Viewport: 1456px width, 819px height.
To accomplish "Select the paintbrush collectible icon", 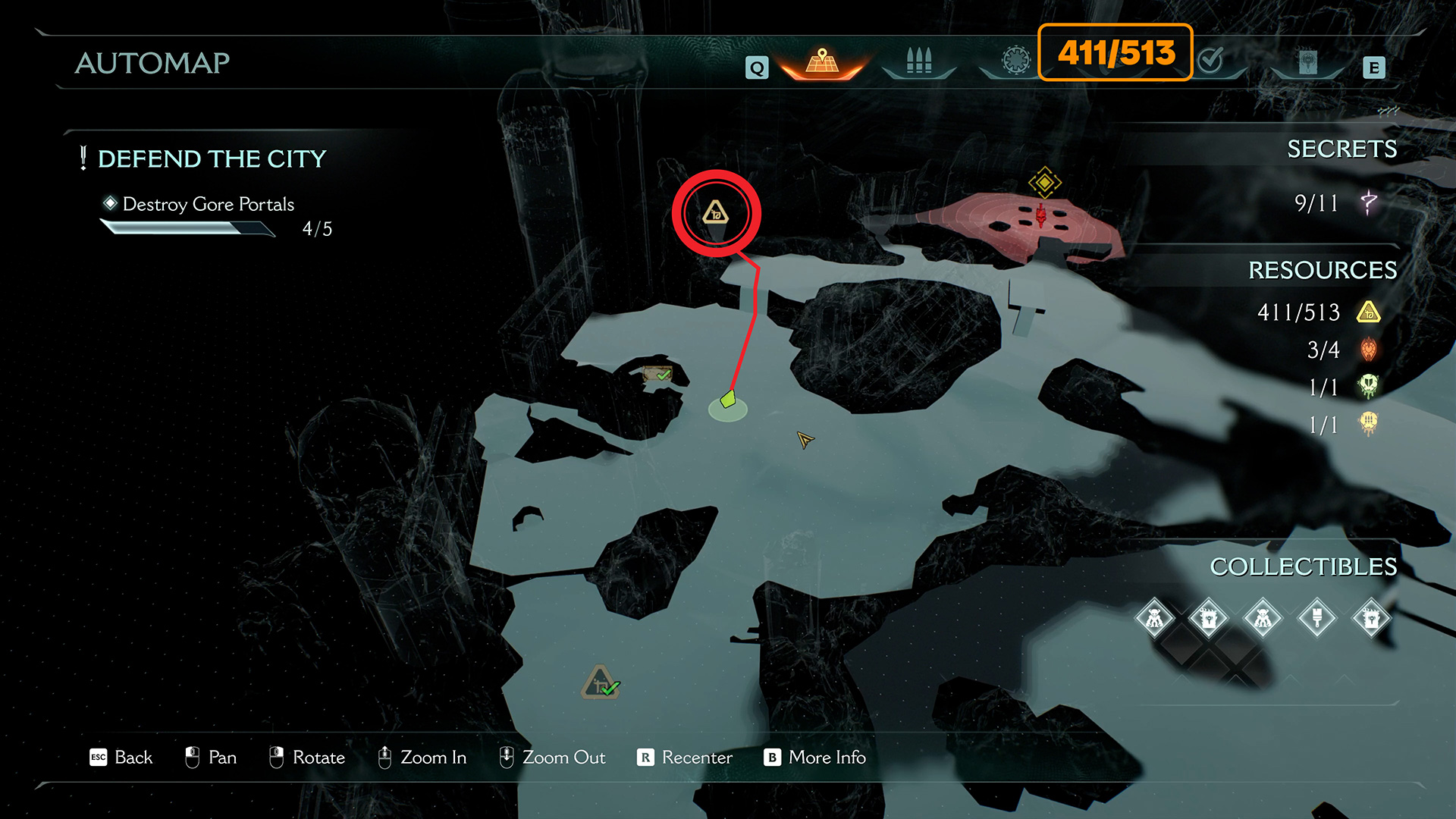I will 1317,618.
